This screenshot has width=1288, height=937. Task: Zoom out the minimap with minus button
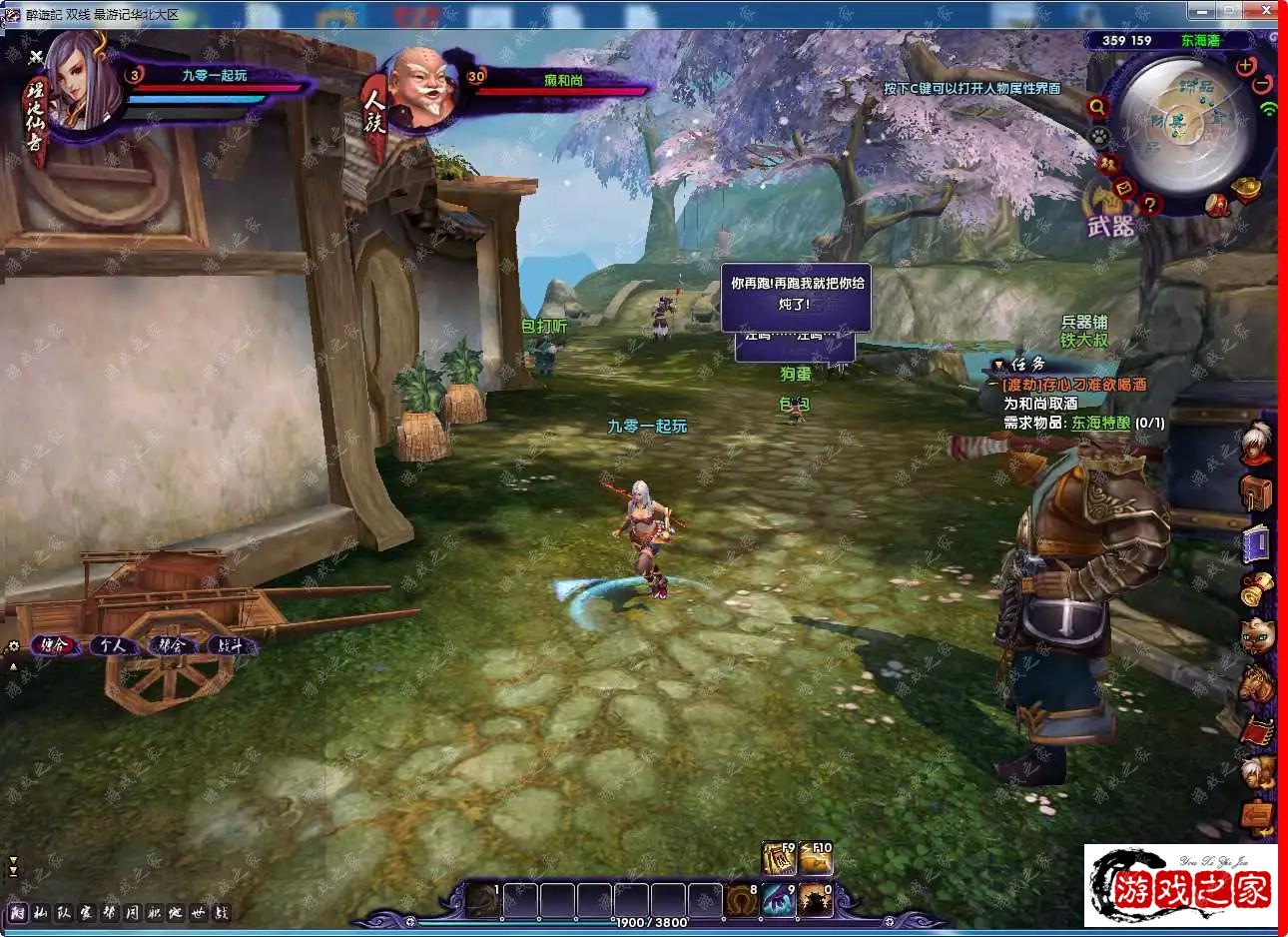1263,84
